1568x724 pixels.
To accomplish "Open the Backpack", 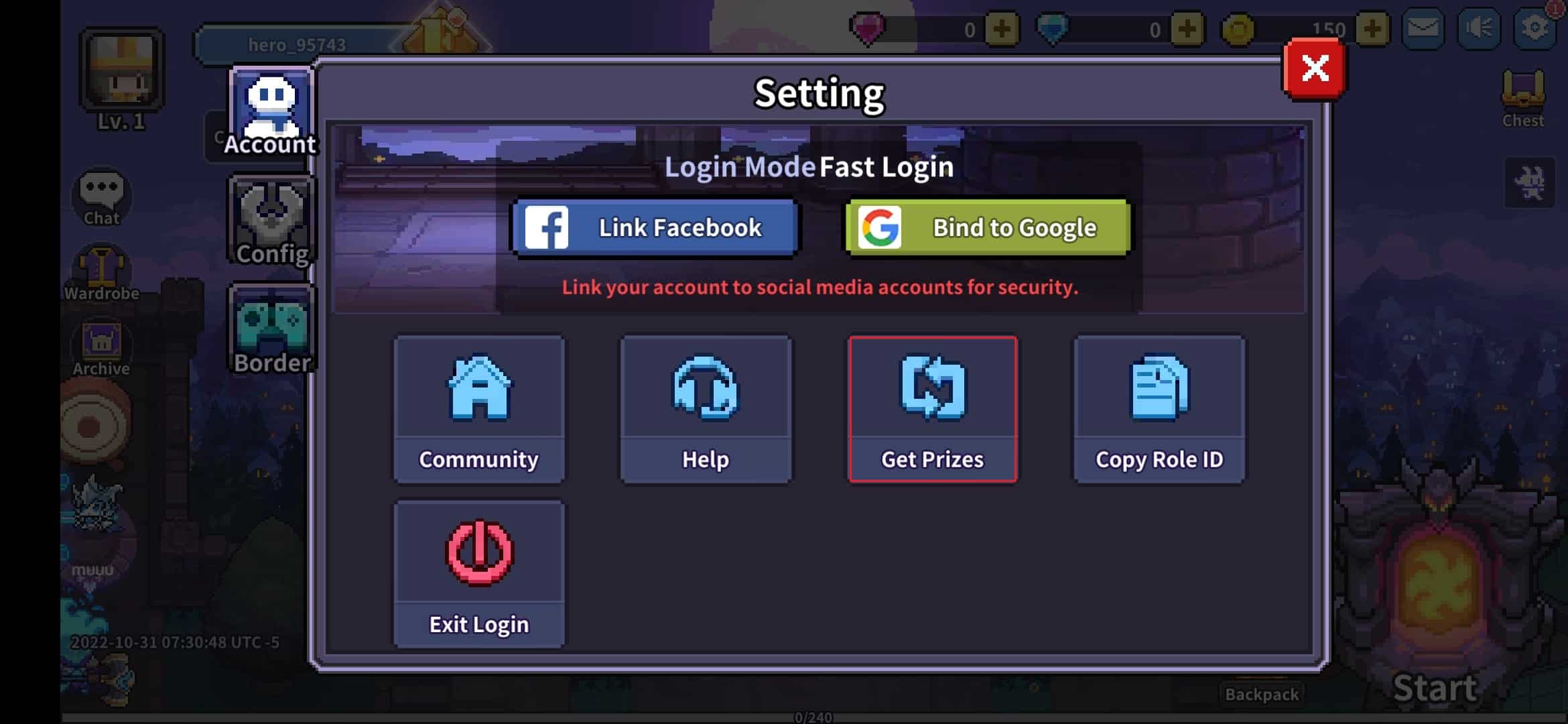I will point(1261,695).
